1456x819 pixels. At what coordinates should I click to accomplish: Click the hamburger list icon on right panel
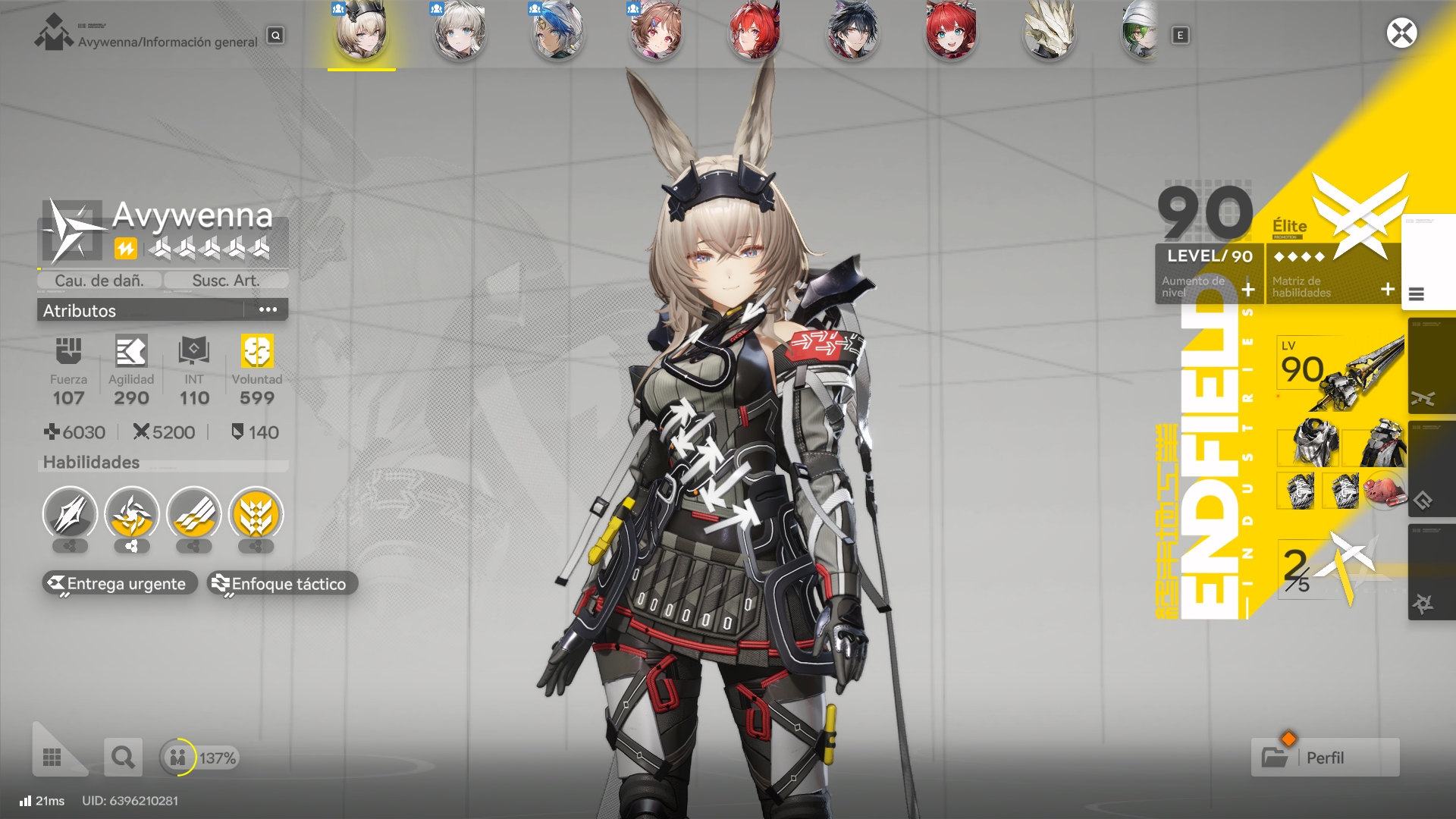(x=1416, y=294)
